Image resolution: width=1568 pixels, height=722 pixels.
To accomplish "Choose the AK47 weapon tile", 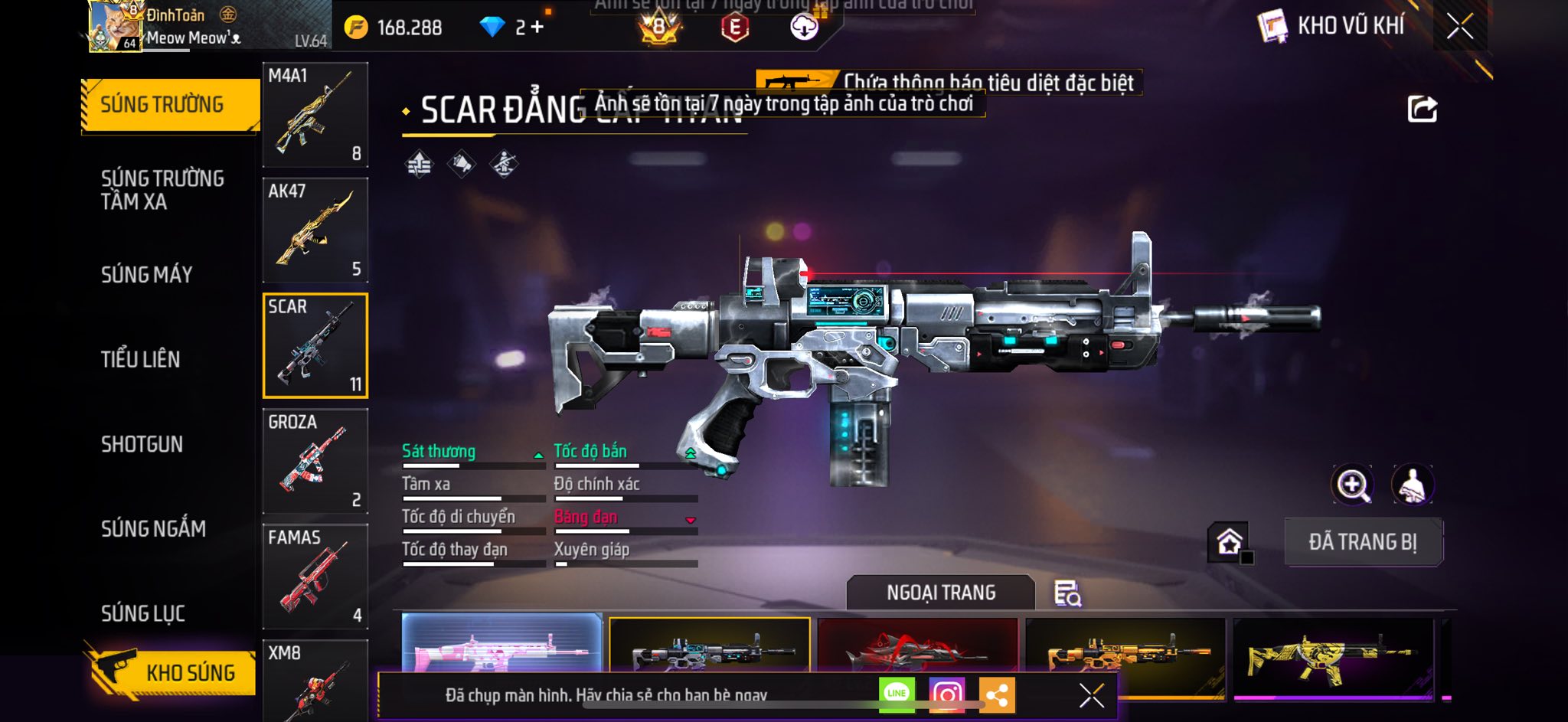I will click(x=315, y=230).
